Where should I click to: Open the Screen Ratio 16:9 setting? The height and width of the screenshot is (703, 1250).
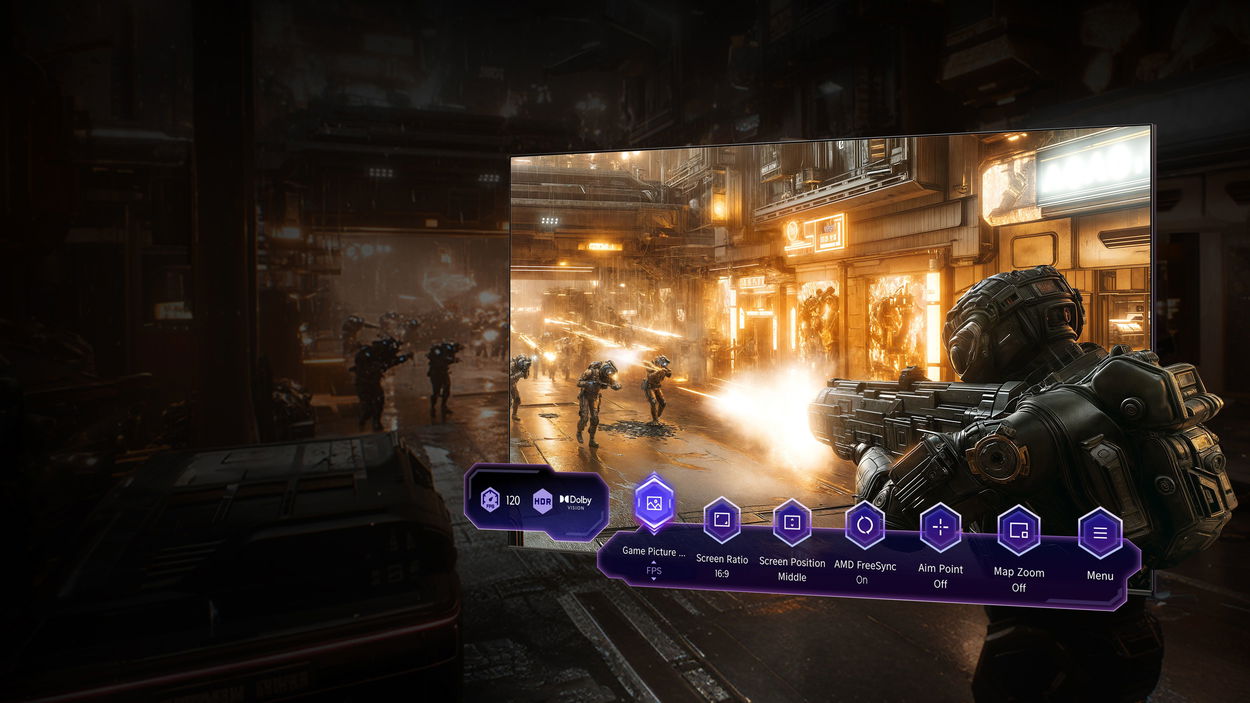coord(721,521)
